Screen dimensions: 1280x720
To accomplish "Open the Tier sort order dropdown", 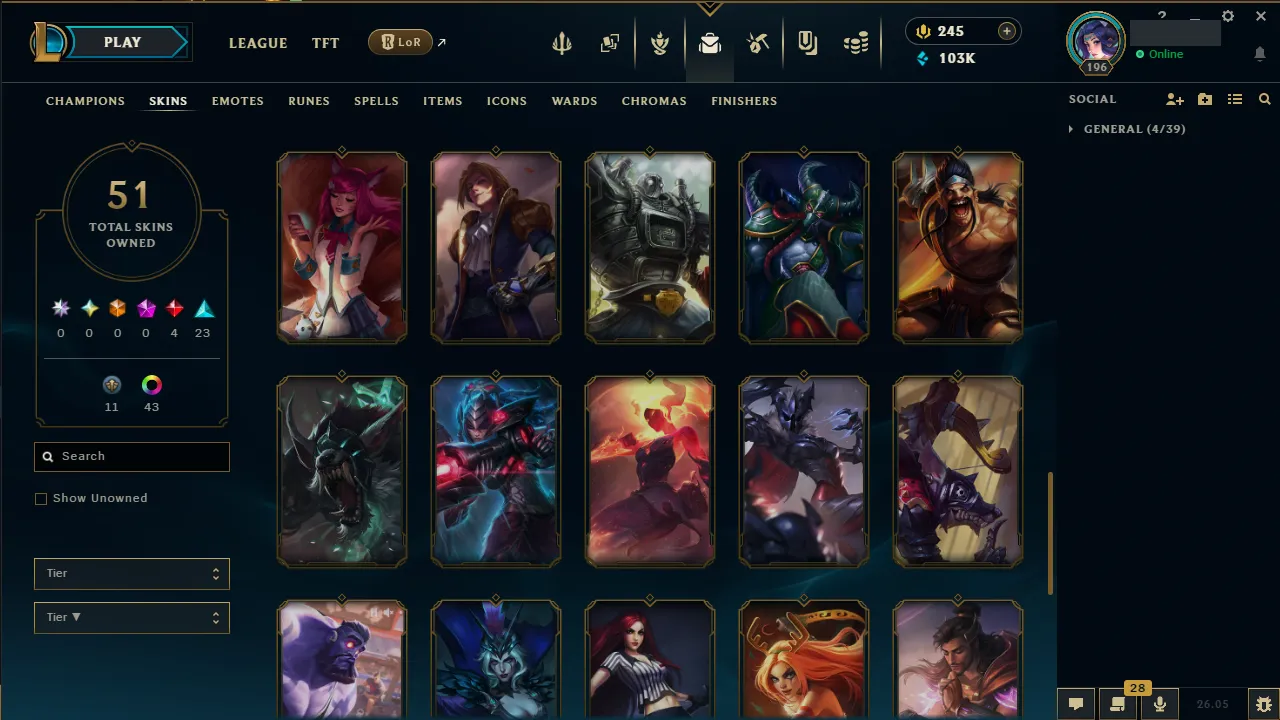I will pyautogui.click(x=131, y=617).
